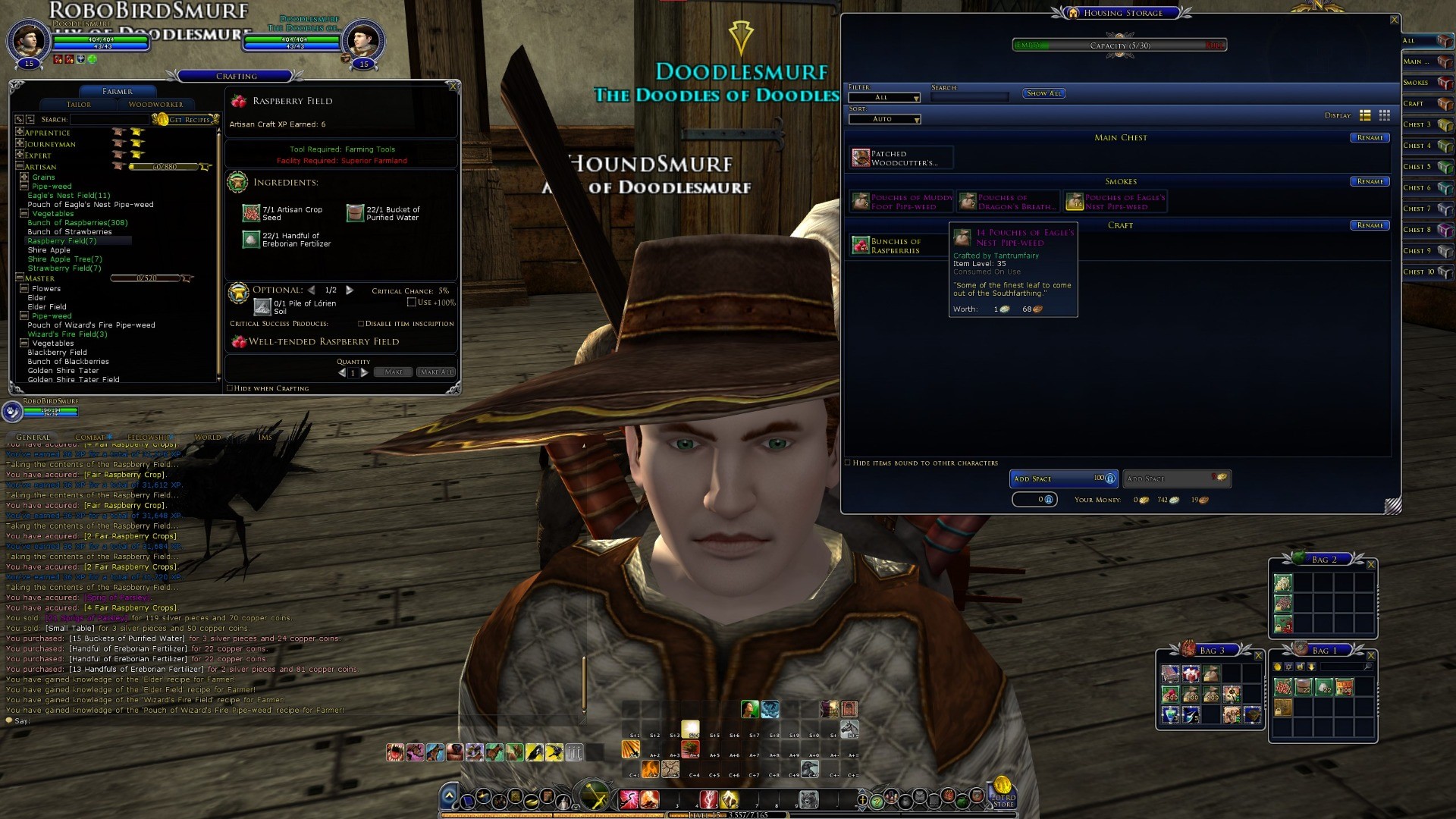Select the Strawberry Field recipe
Viewport: 1456px width, 819px height.
(64, 268)
